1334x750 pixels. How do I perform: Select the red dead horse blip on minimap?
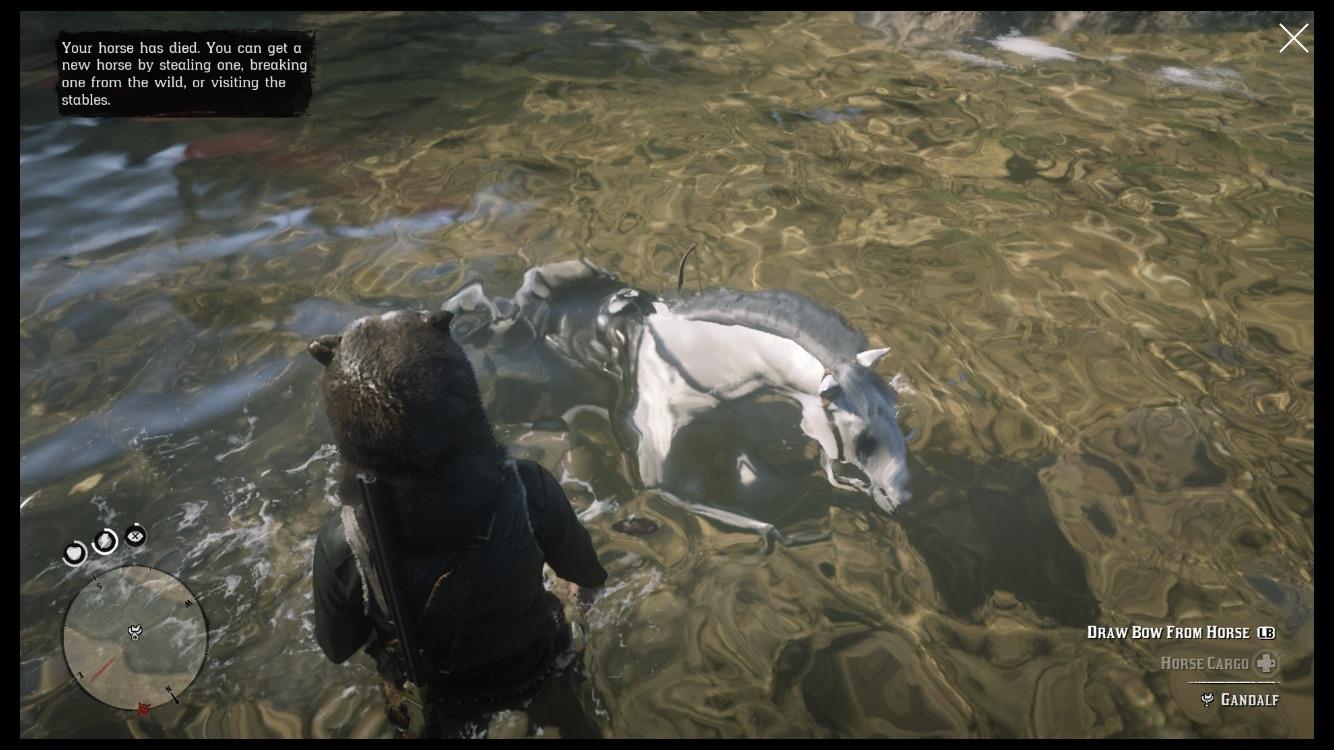(x=143, y=707)
